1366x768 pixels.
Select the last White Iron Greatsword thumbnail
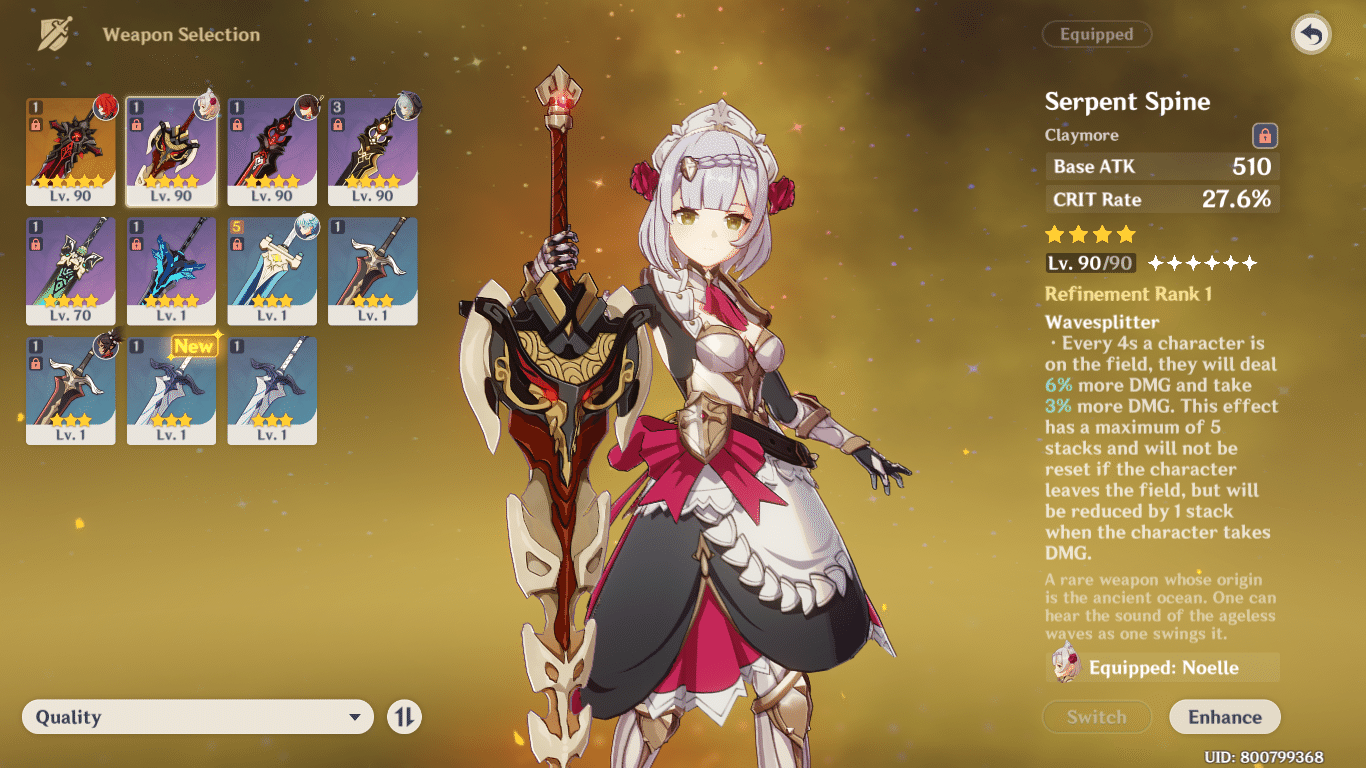[271, 390]
